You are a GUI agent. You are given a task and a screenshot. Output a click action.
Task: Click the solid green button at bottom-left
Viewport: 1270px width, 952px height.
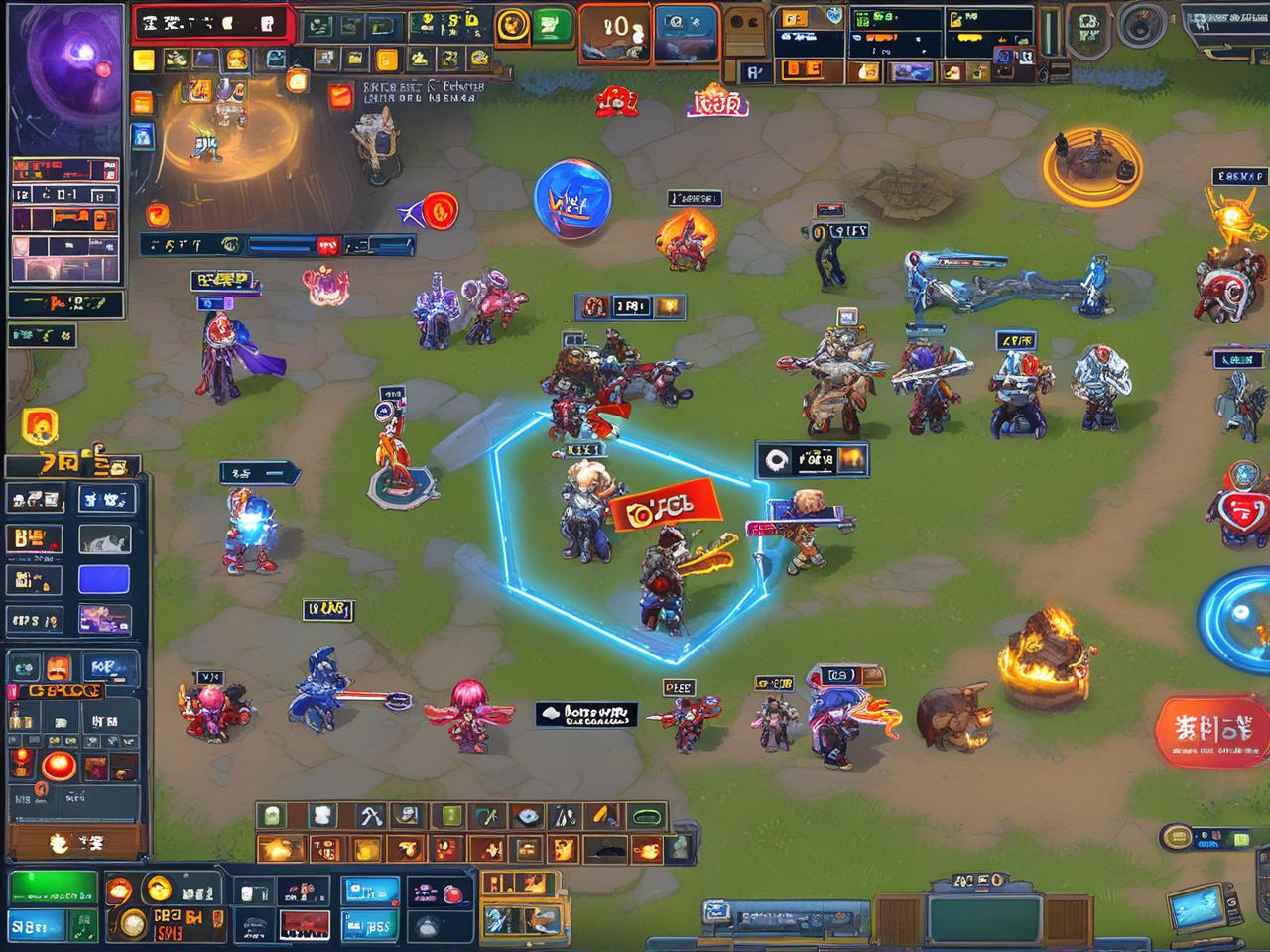(53, 888)
